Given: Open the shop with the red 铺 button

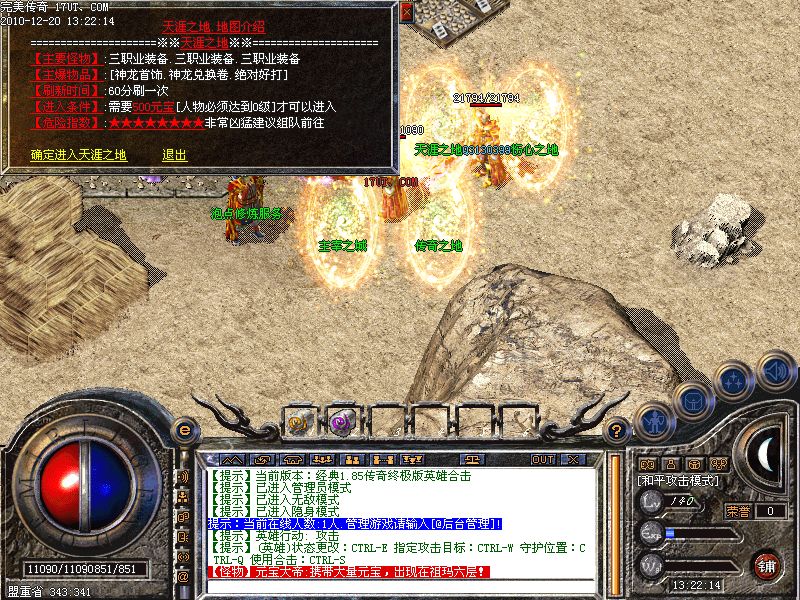Looking at the screenshot, I should [x=766, y=566].
